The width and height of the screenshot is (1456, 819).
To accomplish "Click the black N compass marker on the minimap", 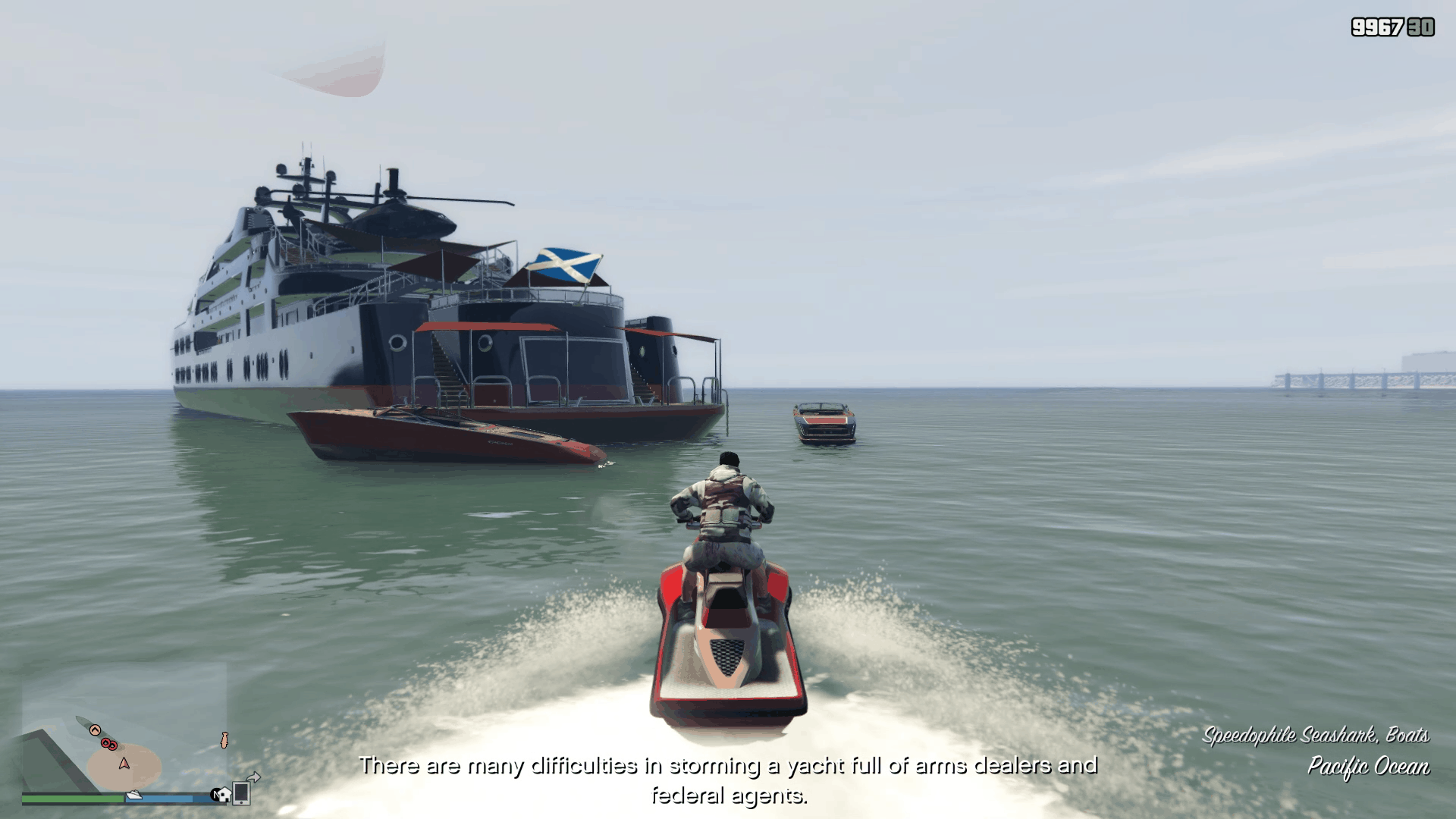I will pos(215,795).
